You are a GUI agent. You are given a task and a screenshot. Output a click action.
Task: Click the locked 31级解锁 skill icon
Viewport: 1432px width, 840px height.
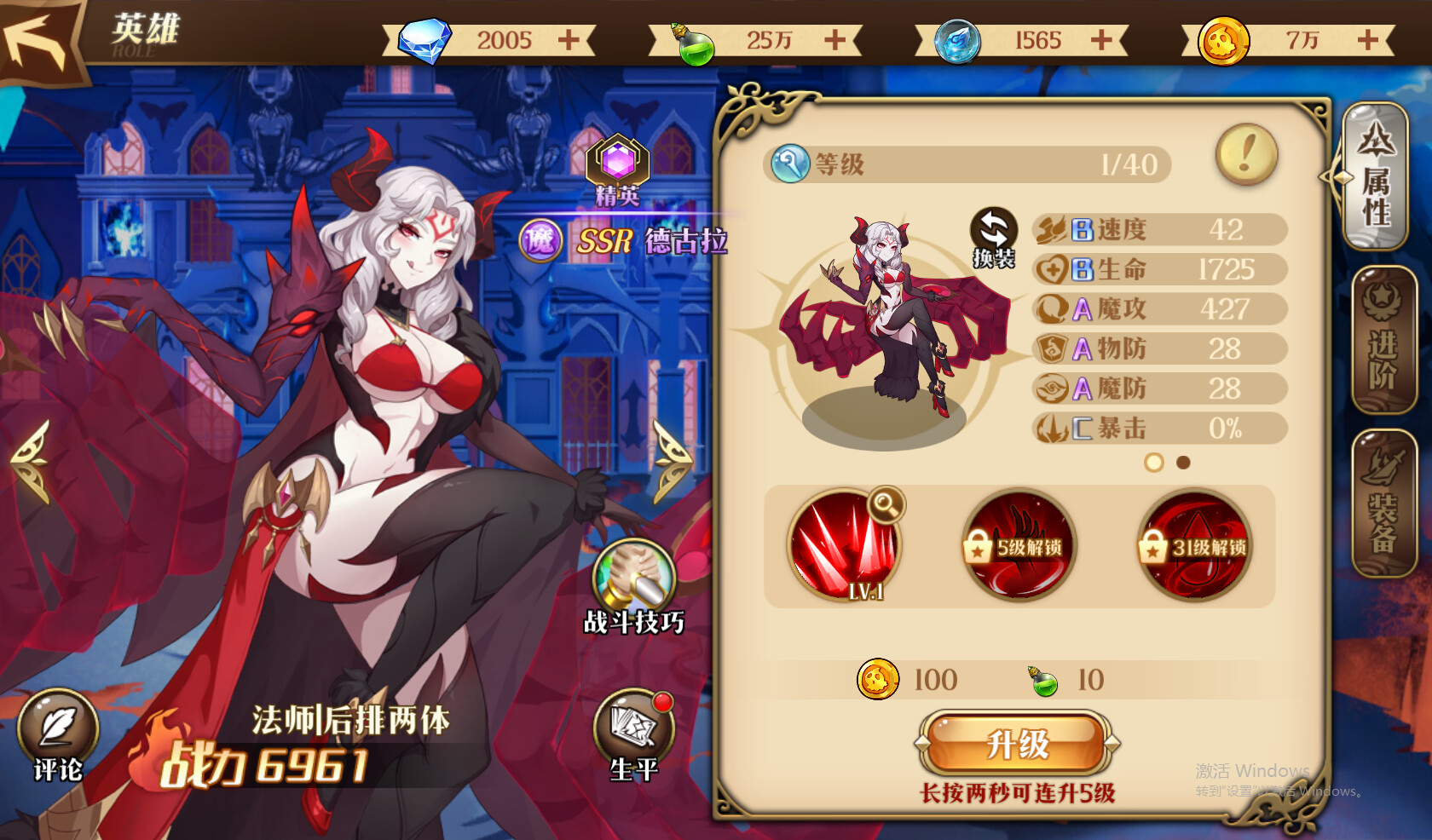click(x=1193, y=545)
